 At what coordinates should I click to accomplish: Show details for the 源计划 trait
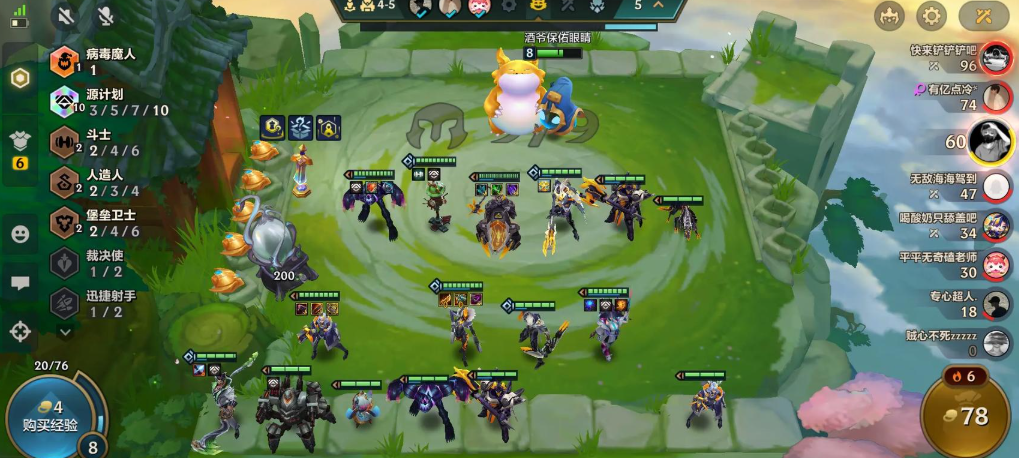65,101
